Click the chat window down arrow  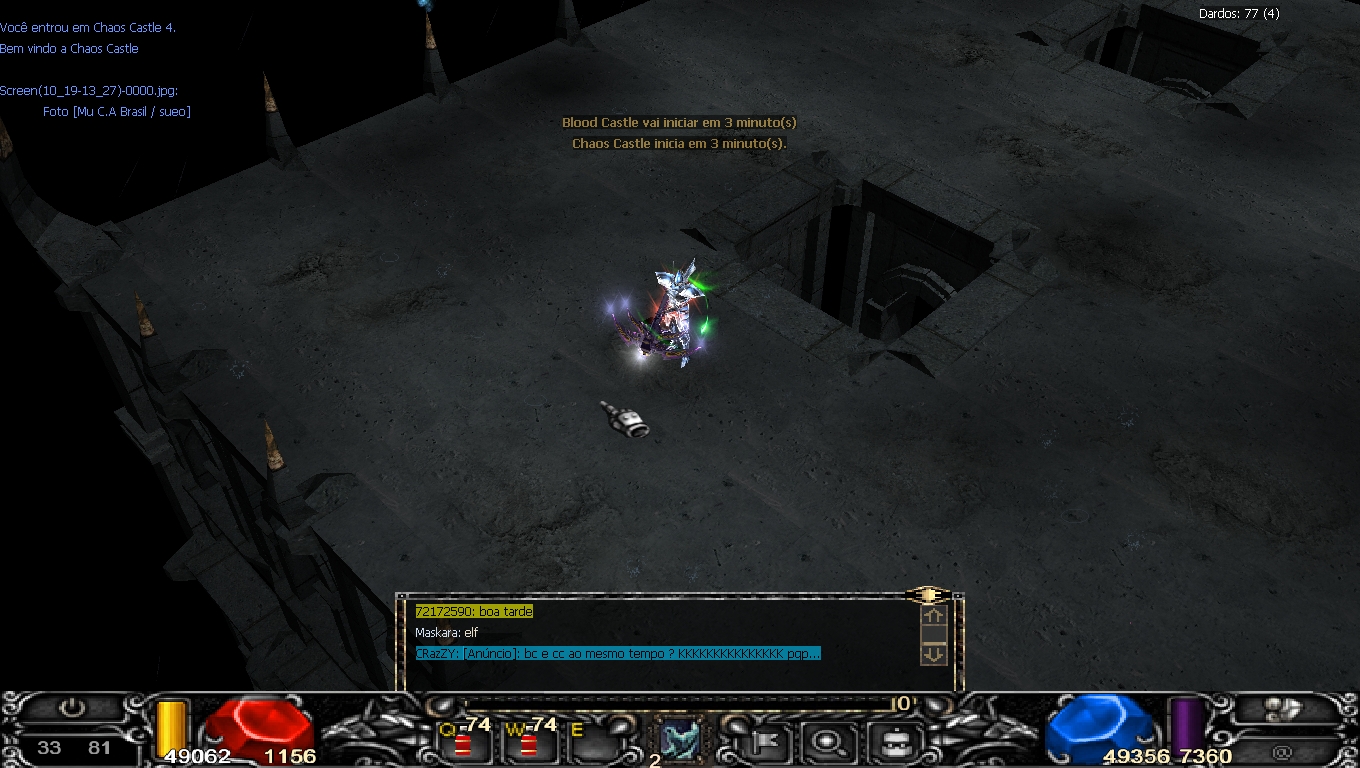tap(933, 654)
